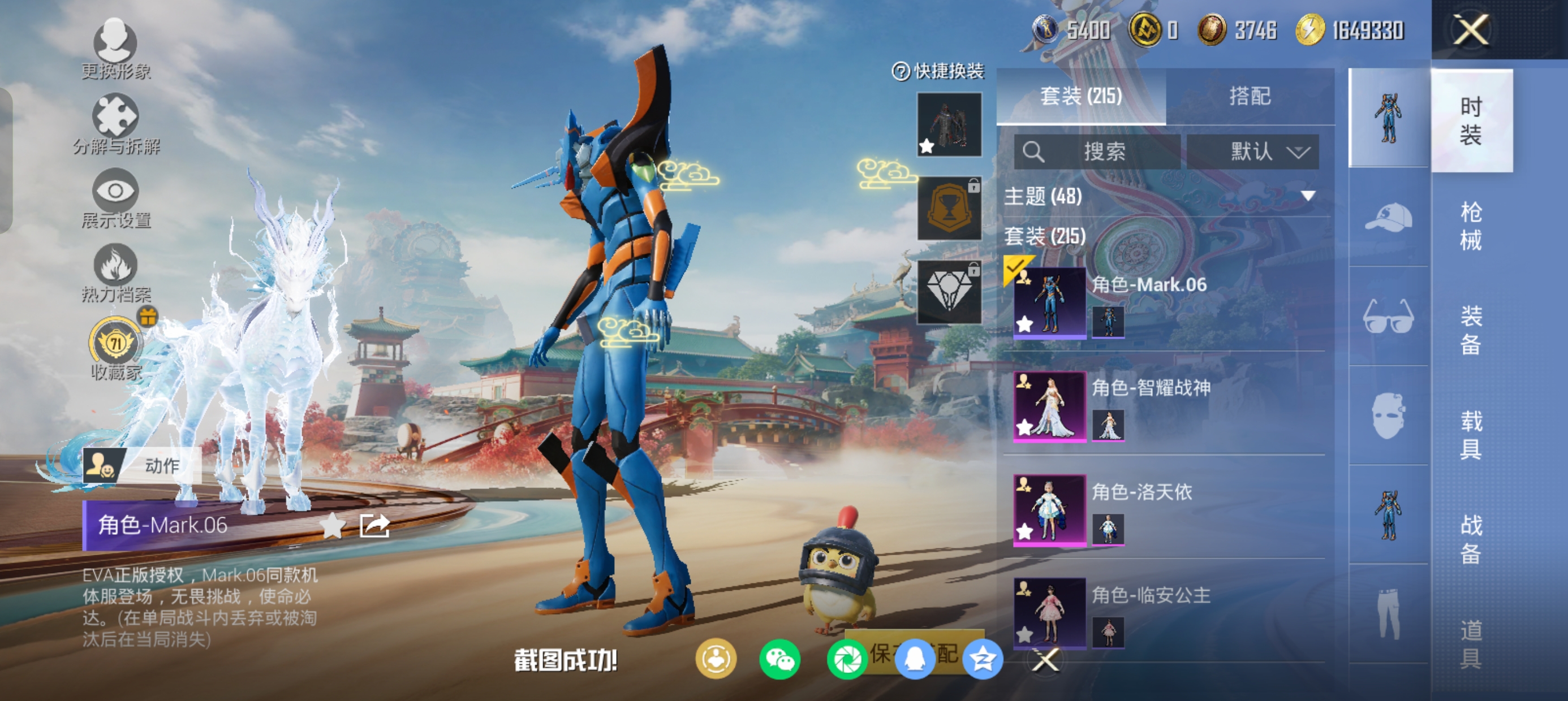This screenshot has width=1568, height=701.
Task: Dismiss the screenshot share bar
Action: click(x=1046, y=660)
